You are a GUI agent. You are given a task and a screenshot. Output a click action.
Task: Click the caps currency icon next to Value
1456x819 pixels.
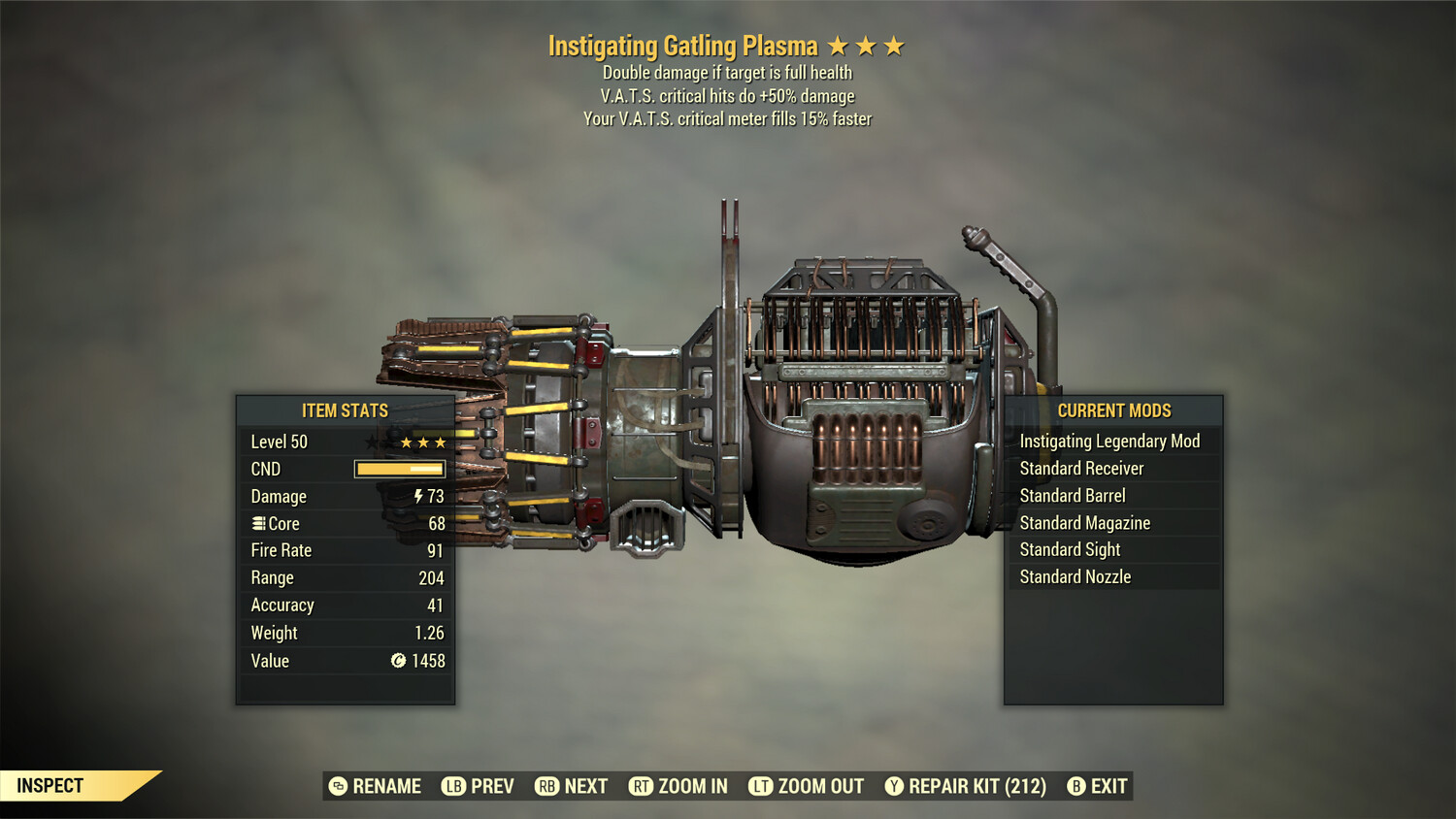coord(397,661)
